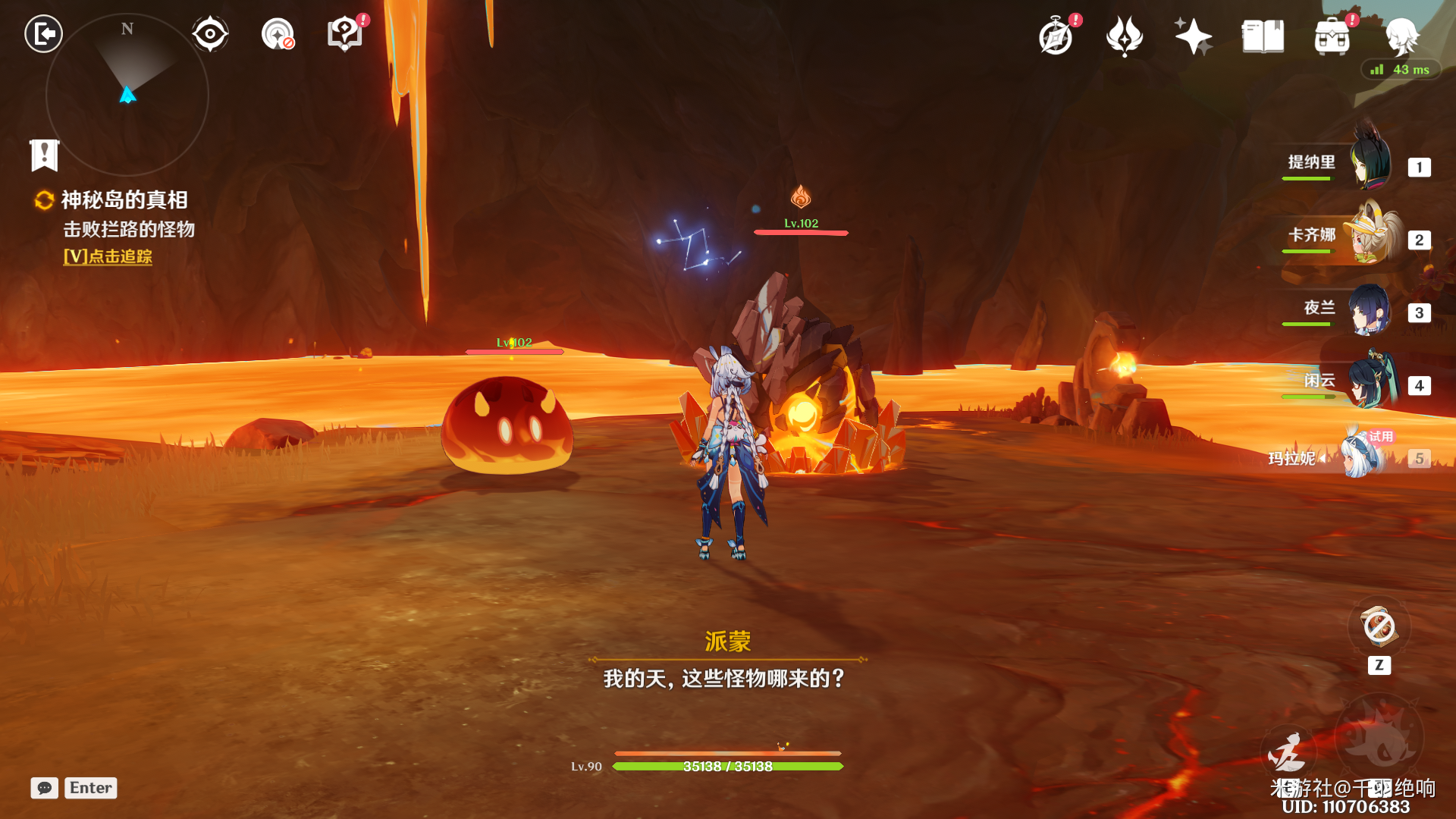Open the adventurer handbook book icon
Screen dimensions: 1456x819
click(1263, 36)
